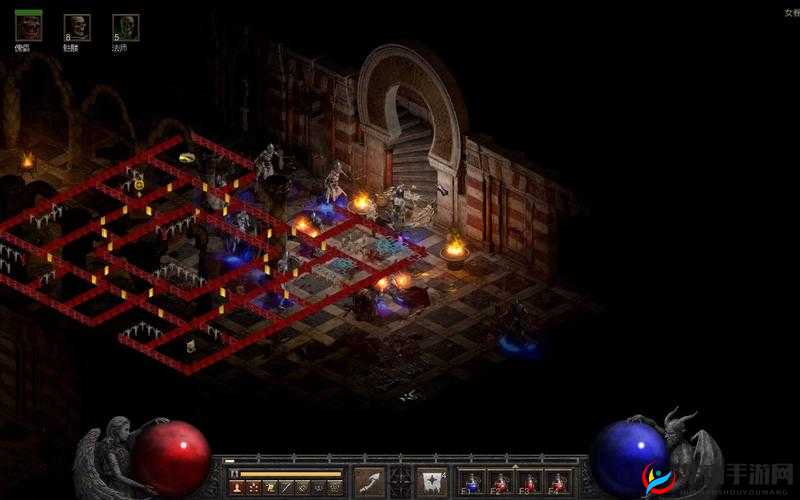Screen dimensions: 800x500
Task: Click the skeleton minion portrait showing 8
Action: pyautogui.click(x=77, y=27)
